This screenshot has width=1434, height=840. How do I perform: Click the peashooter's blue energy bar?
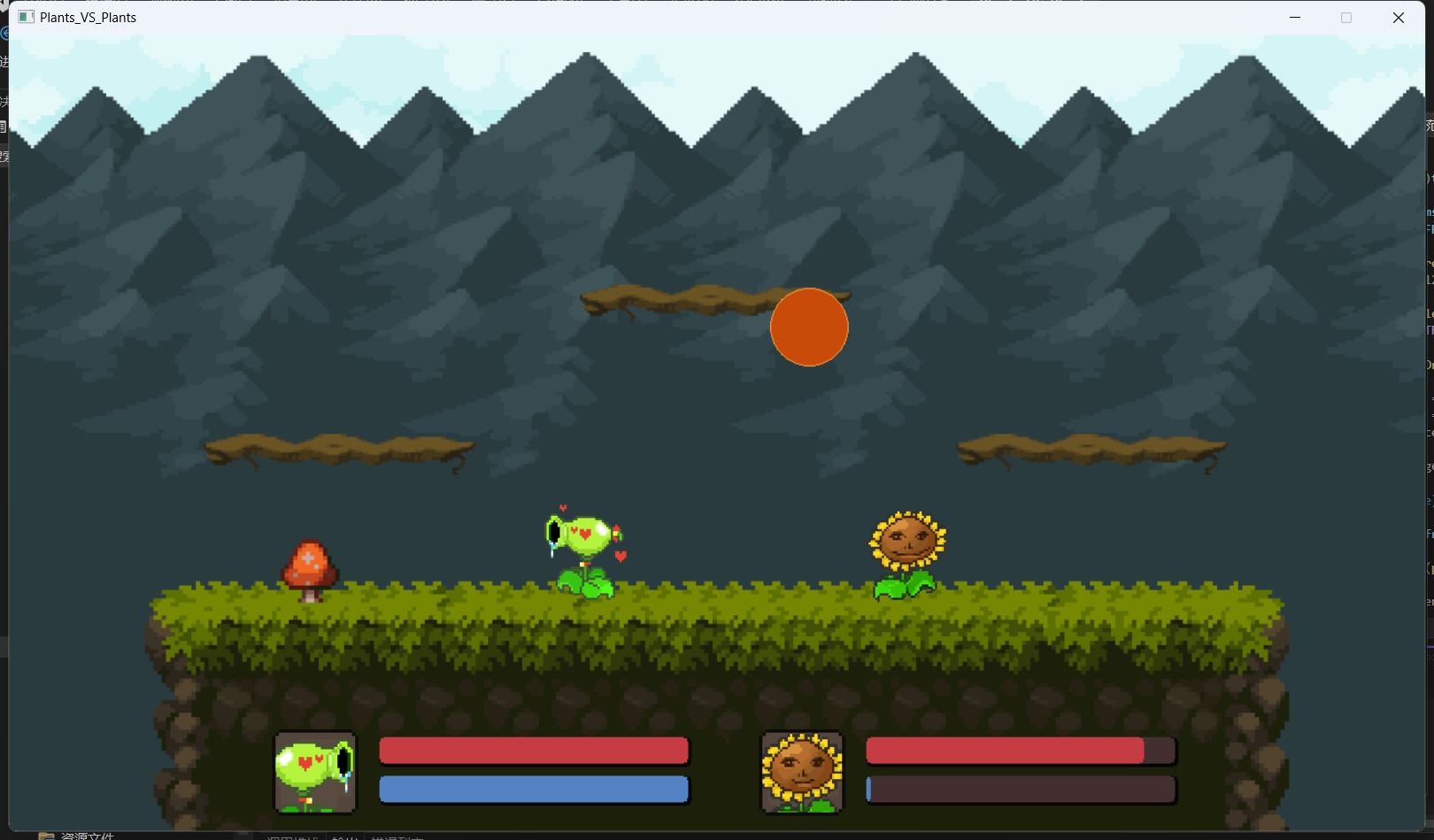tap(533, 790)
